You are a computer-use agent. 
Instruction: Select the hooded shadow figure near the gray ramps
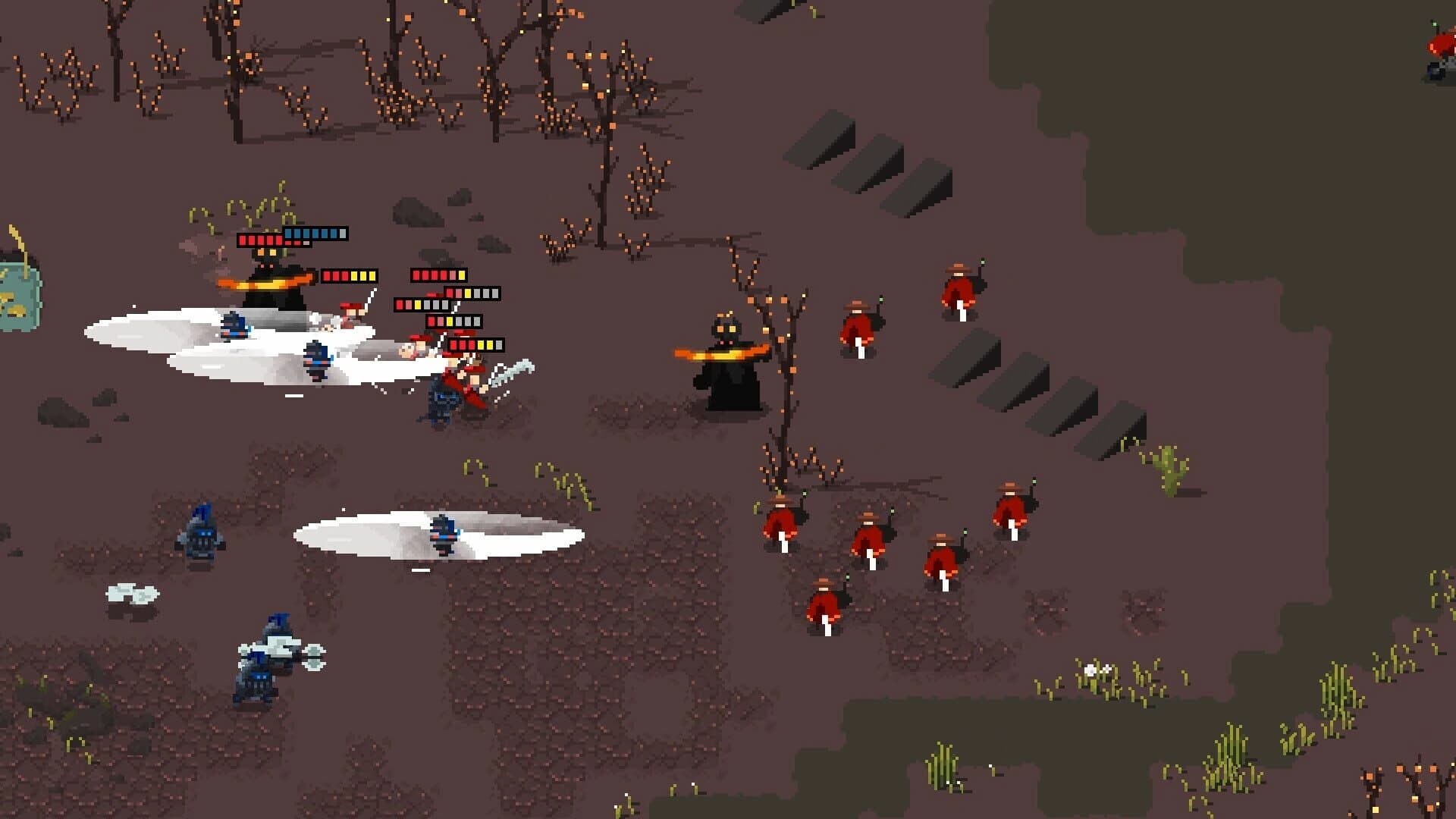pyautogui.click(x=724, y=356)
